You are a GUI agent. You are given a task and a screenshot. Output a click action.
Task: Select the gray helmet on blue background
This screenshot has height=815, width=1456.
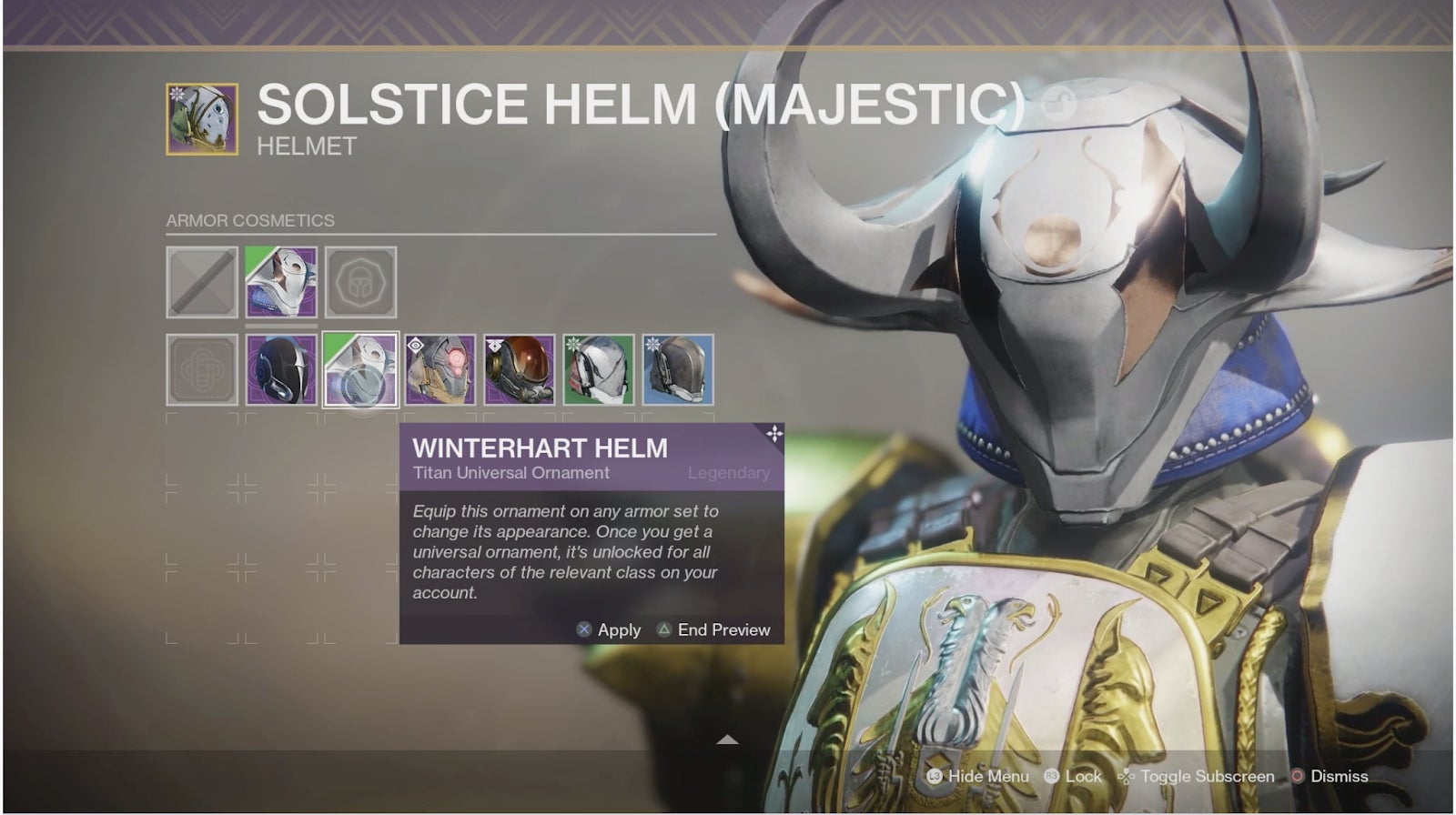[678, 369]
